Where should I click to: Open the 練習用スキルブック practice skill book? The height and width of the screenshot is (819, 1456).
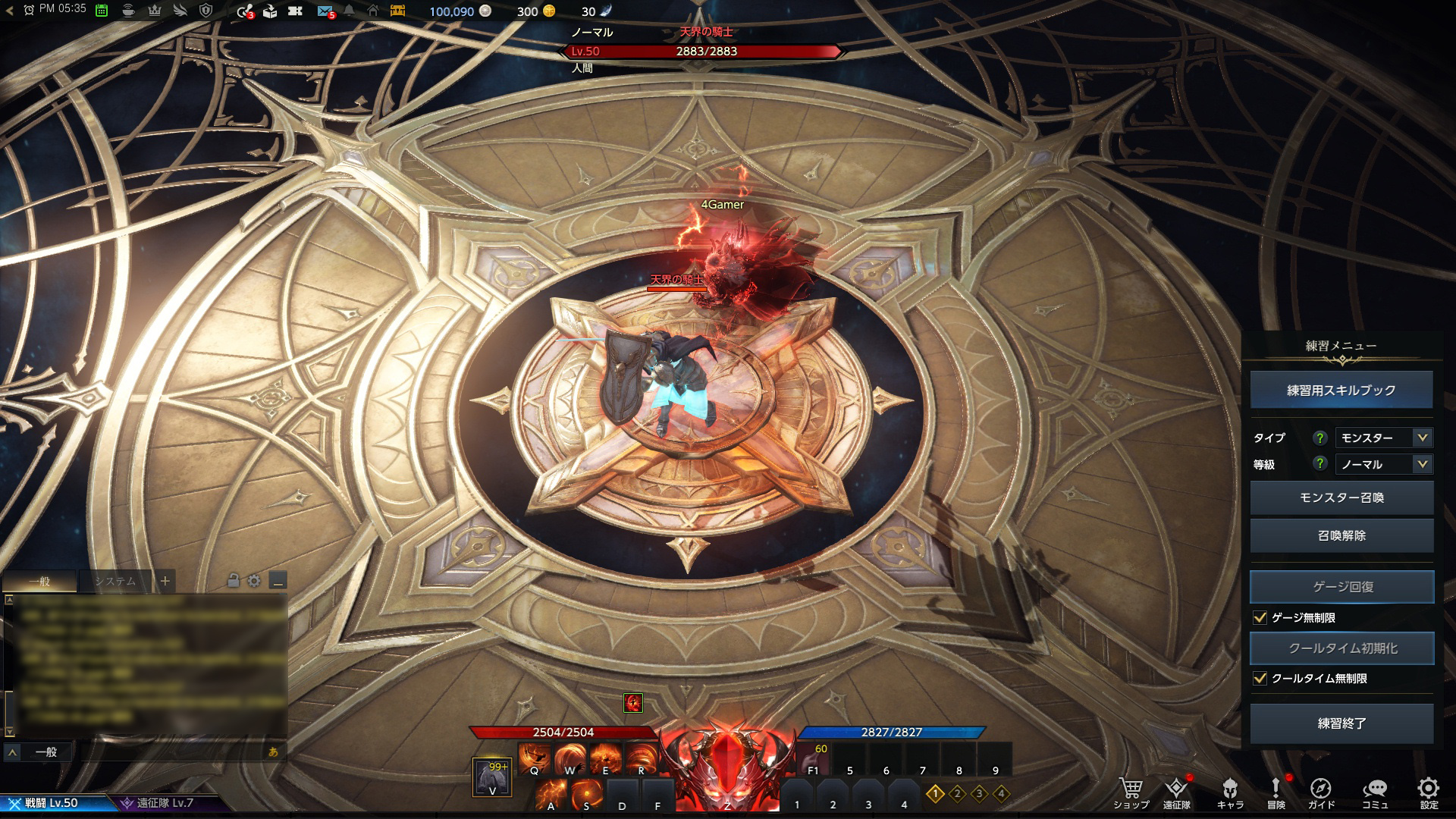coord(1341,391)
